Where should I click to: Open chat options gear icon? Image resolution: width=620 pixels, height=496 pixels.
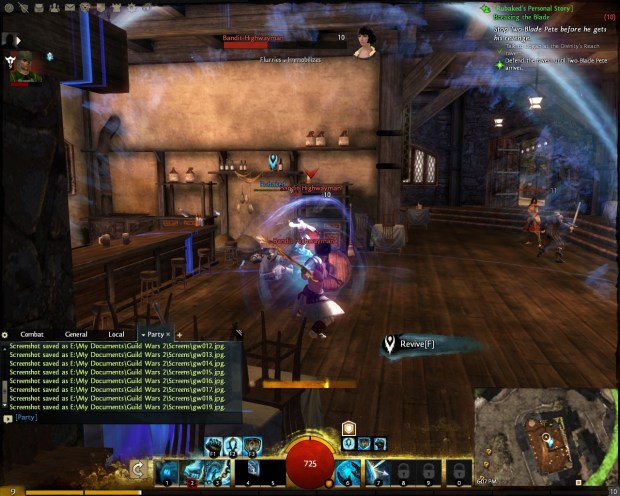pos(5,334)
